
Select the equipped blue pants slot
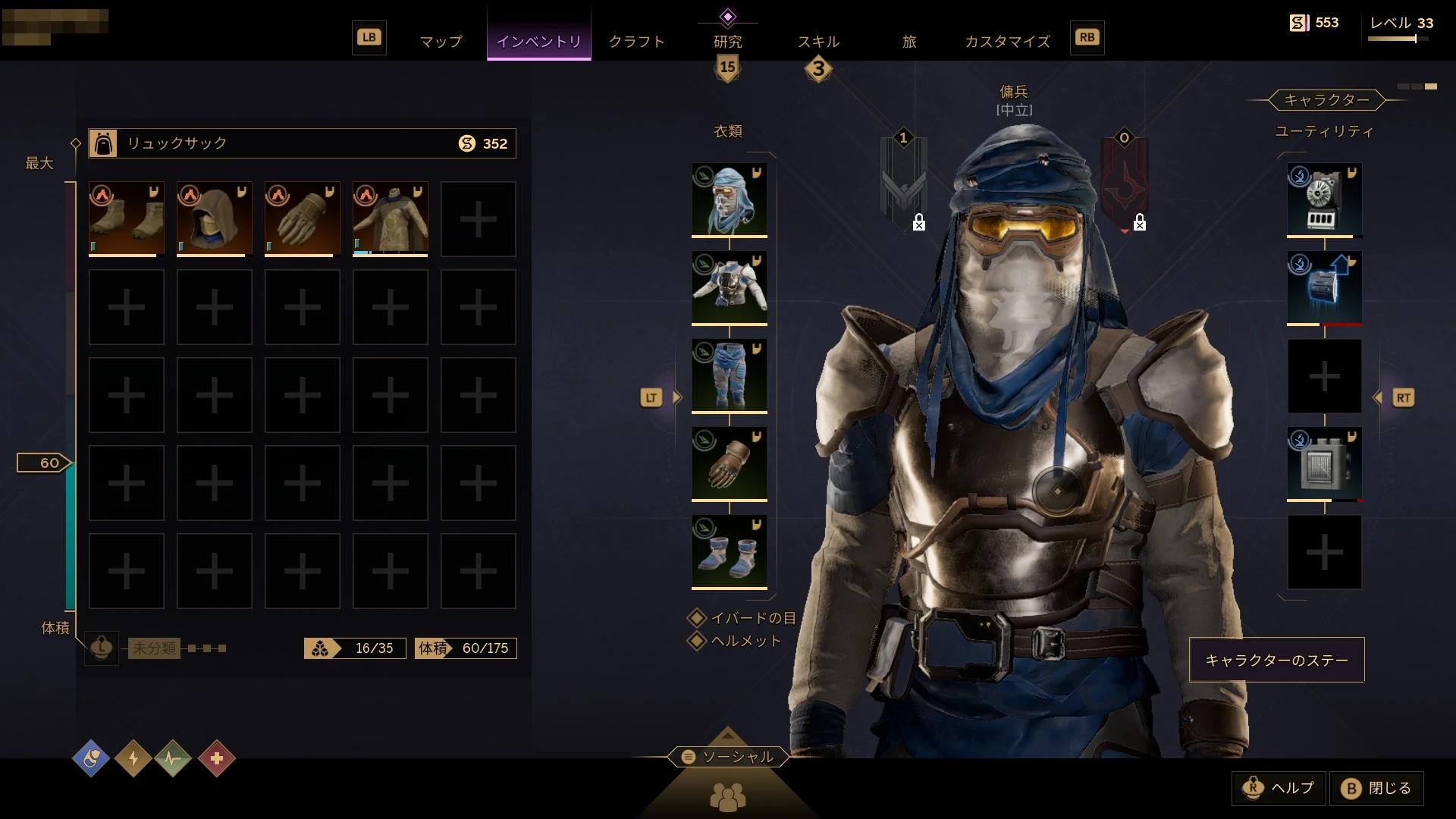pos(729,376)
